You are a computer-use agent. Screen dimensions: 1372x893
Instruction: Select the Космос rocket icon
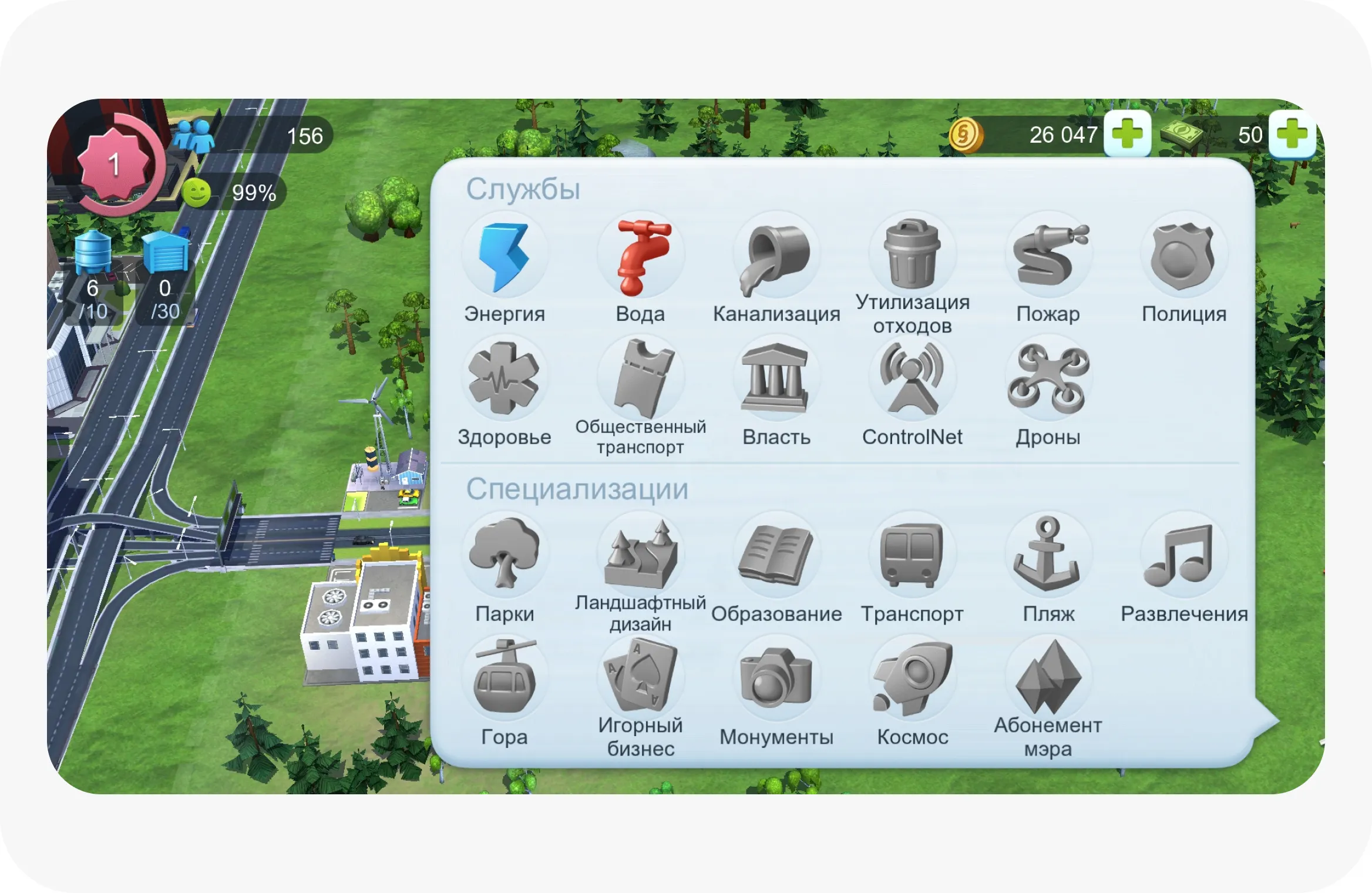coord(912,679)
